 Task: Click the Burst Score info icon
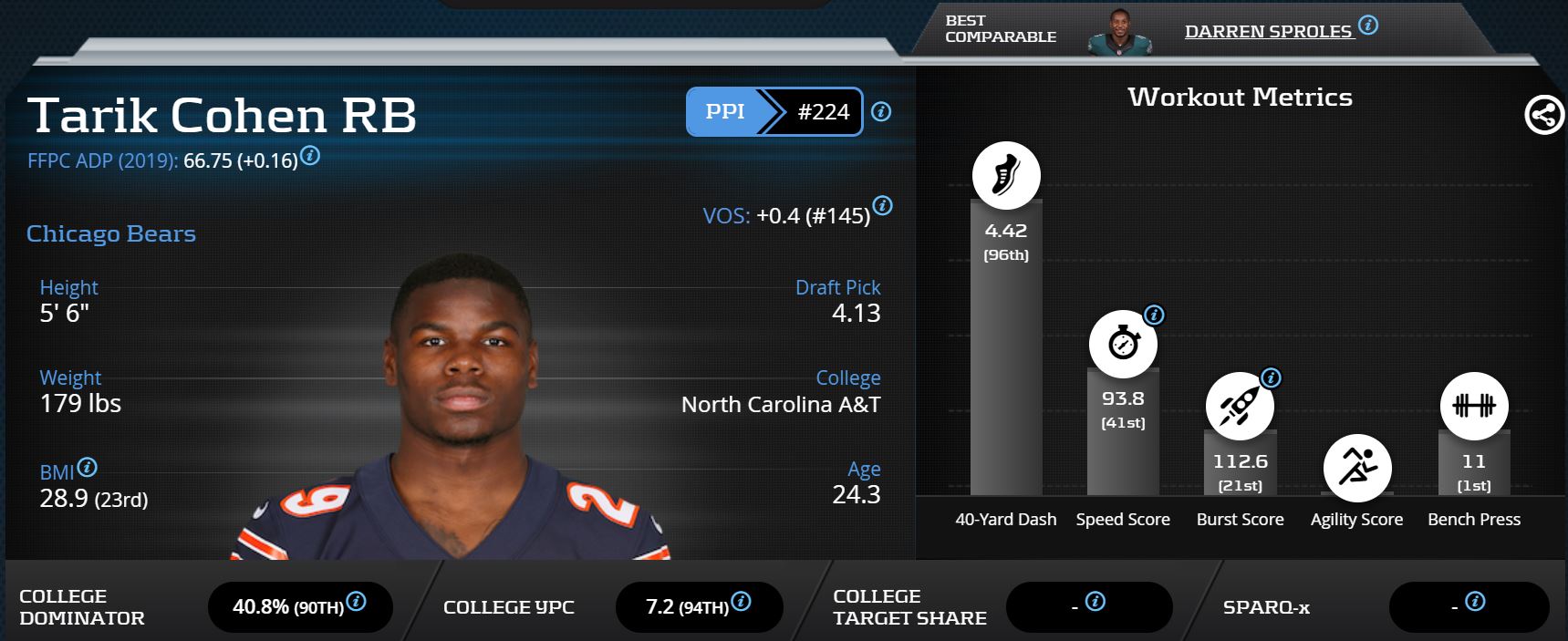pos(1271,377)
